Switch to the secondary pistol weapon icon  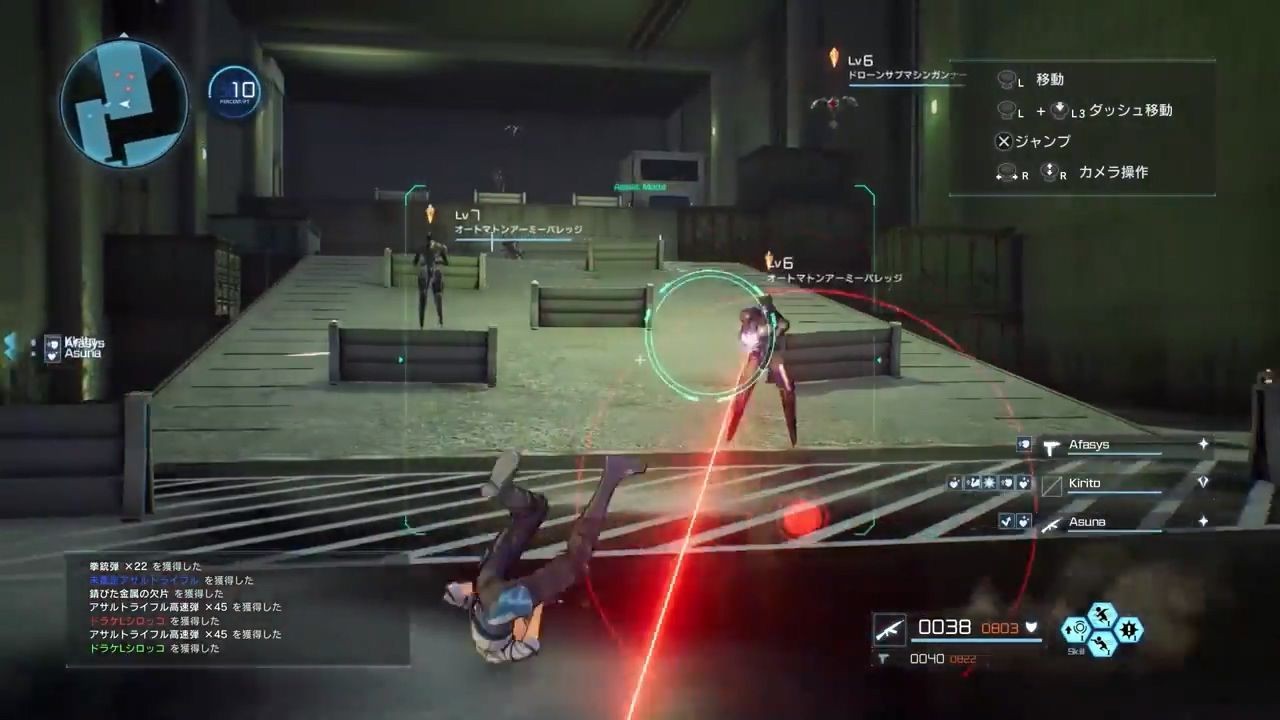pos(884,659)
